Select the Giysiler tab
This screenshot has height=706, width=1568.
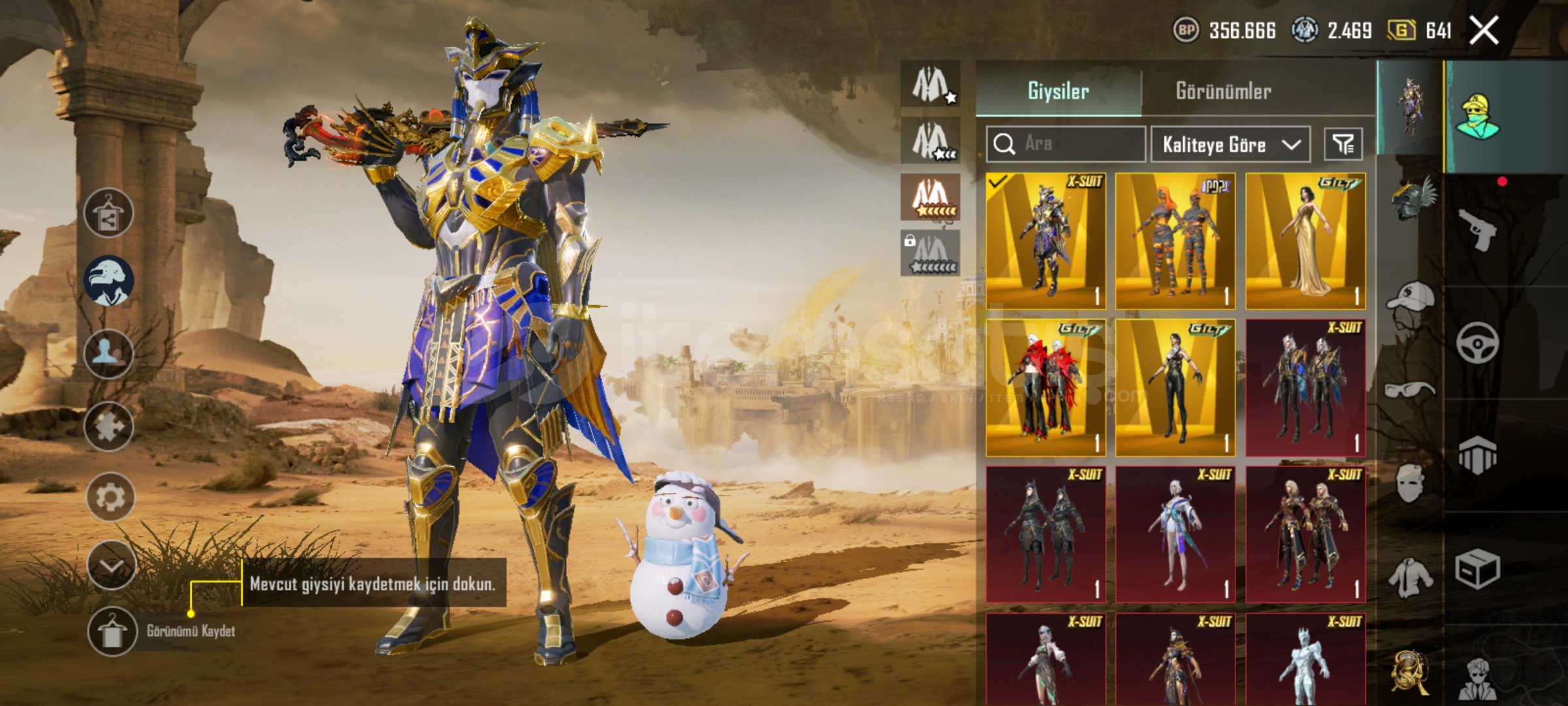tap(1058, 91)
